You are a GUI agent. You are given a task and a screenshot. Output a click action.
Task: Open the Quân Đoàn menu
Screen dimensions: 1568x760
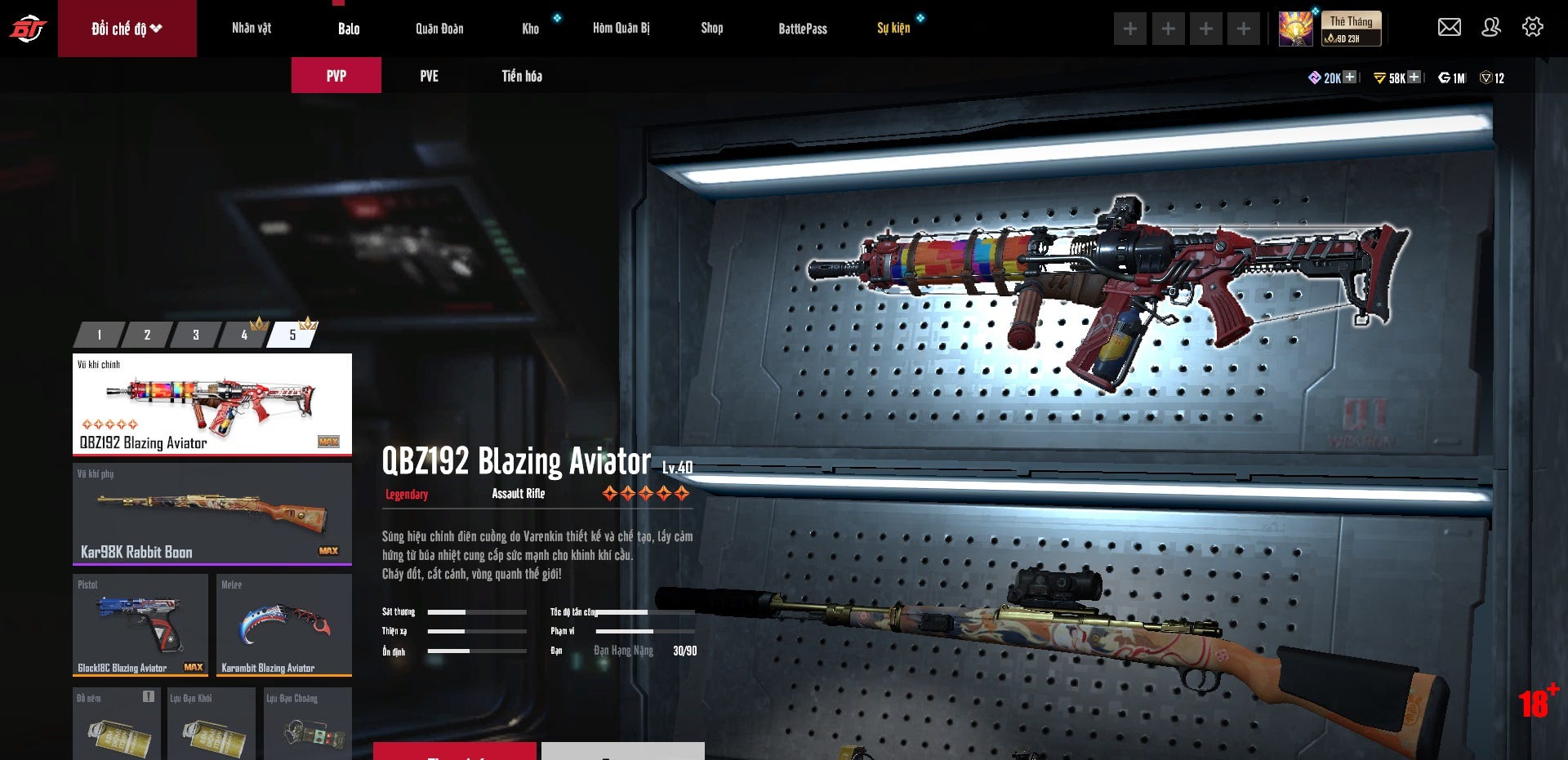click(439, 29)
